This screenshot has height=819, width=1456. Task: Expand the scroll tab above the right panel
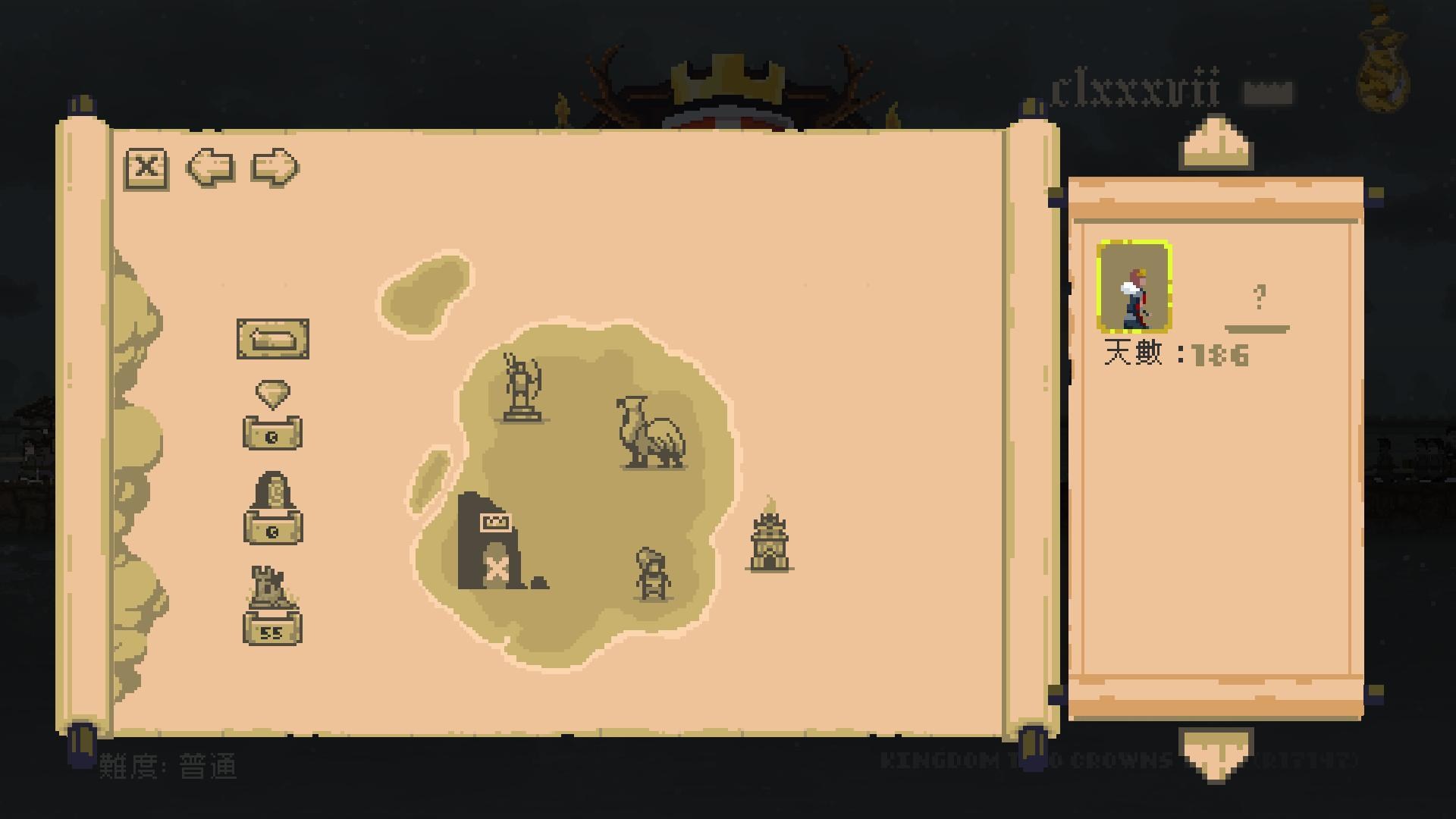[x=1214, y=140]
